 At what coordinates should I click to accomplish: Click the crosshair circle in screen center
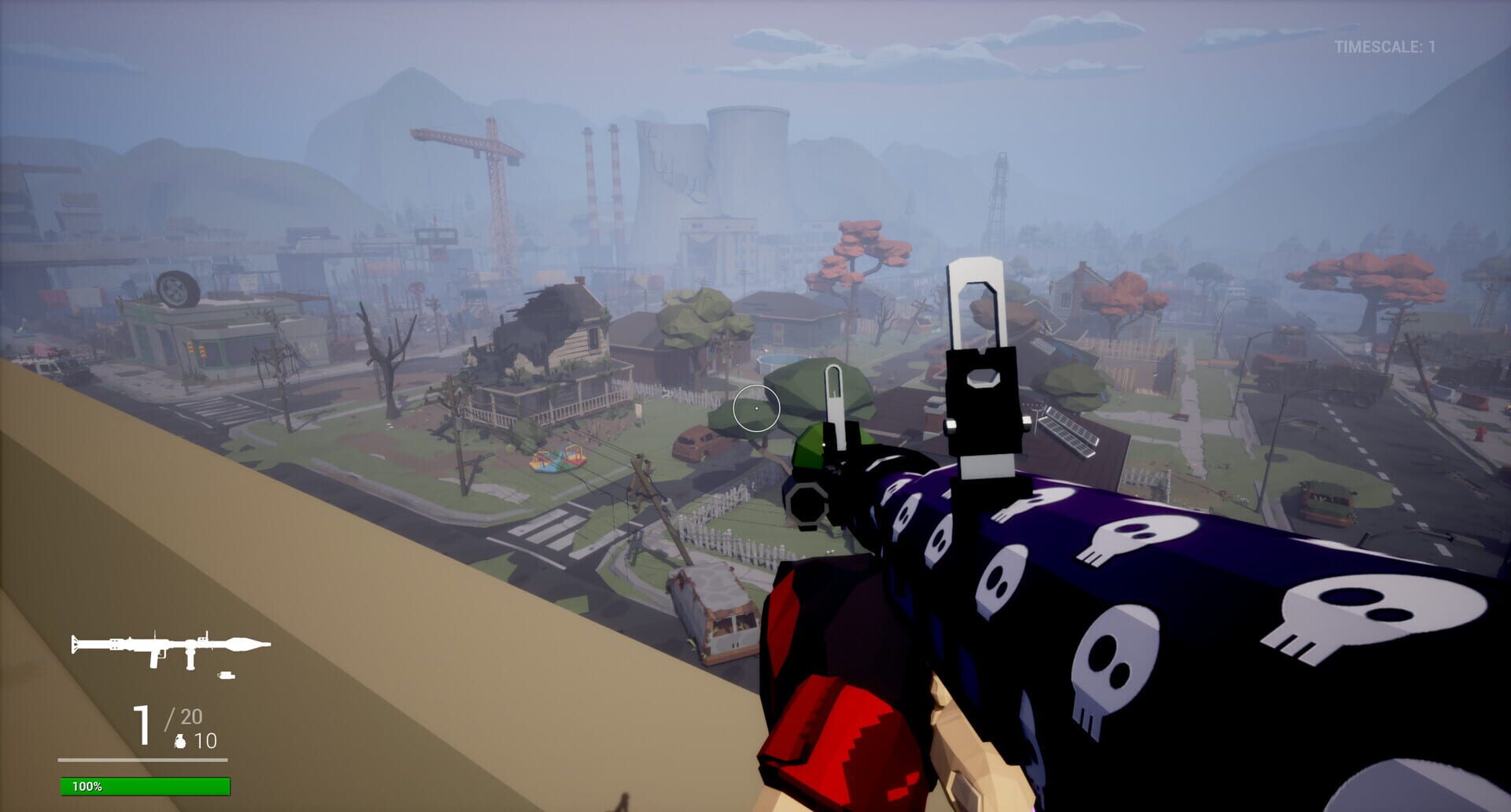tap(756, 408)
